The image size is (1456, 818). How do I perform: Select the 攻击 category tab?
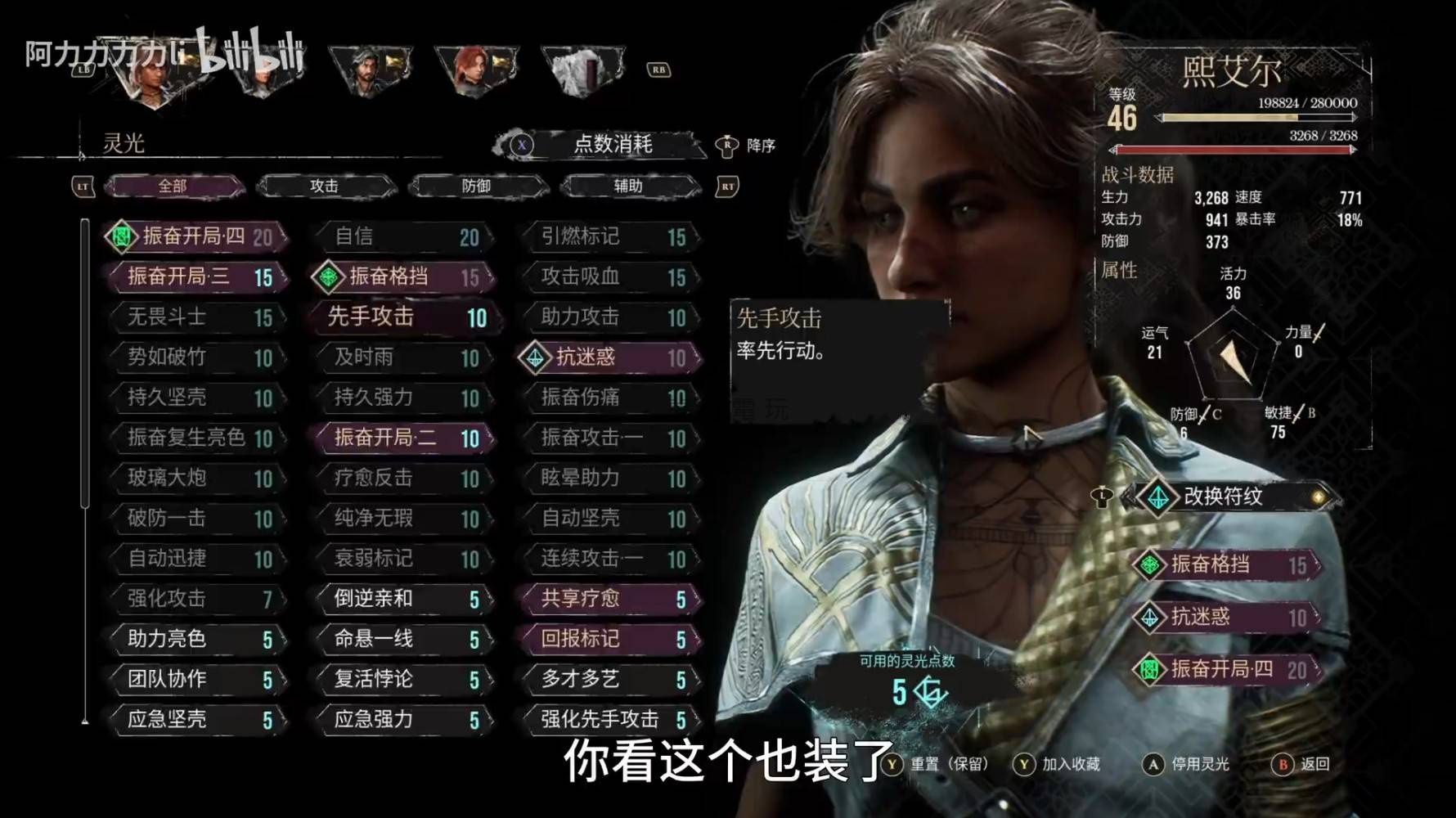click(325, 187)
